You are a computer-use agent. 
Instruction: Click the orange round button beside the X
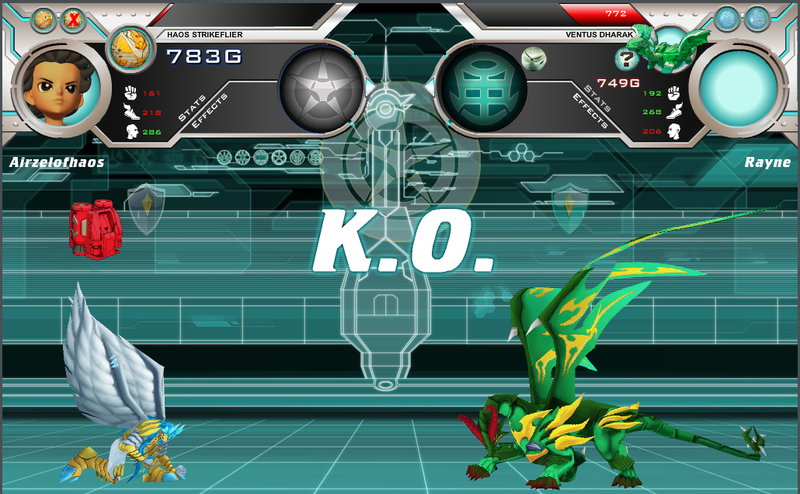(x=44, y=18)
